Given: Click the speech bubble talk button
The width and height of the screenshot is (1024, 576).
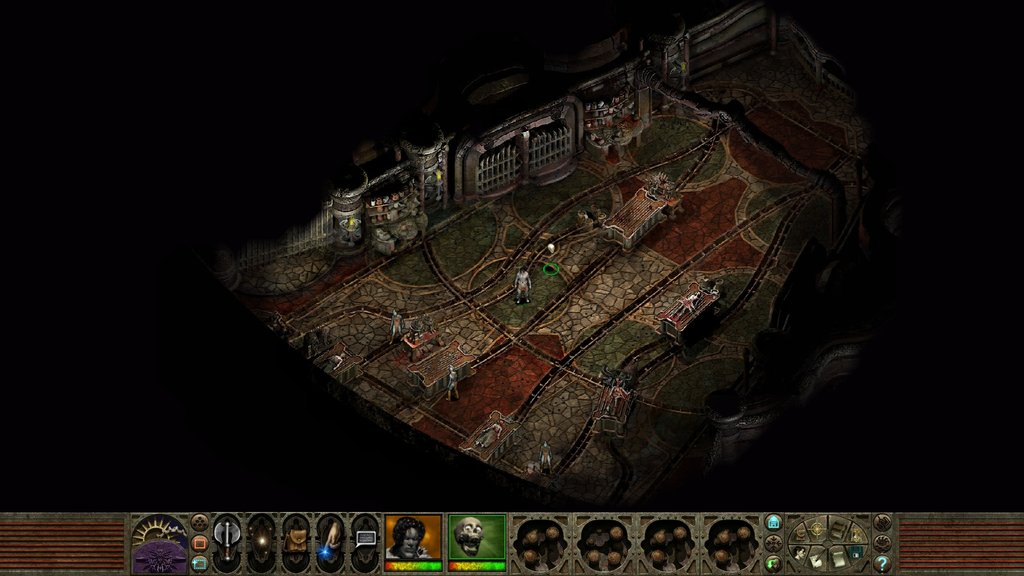Looking at the screenshot, I should pos(365,539).
